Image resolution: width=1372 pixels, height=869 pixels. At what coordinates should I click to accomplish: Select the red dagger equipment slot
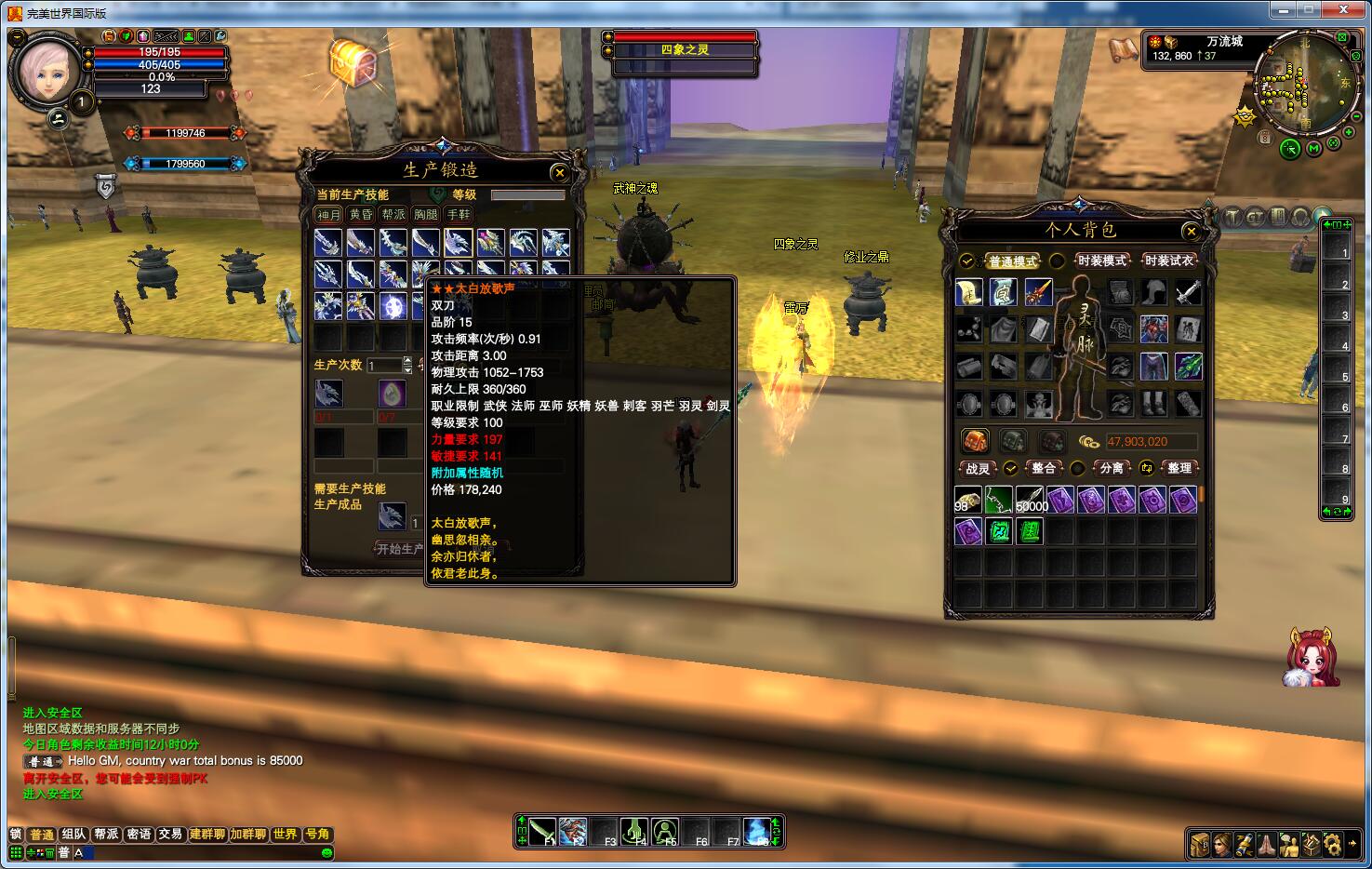coord(1038,292)
